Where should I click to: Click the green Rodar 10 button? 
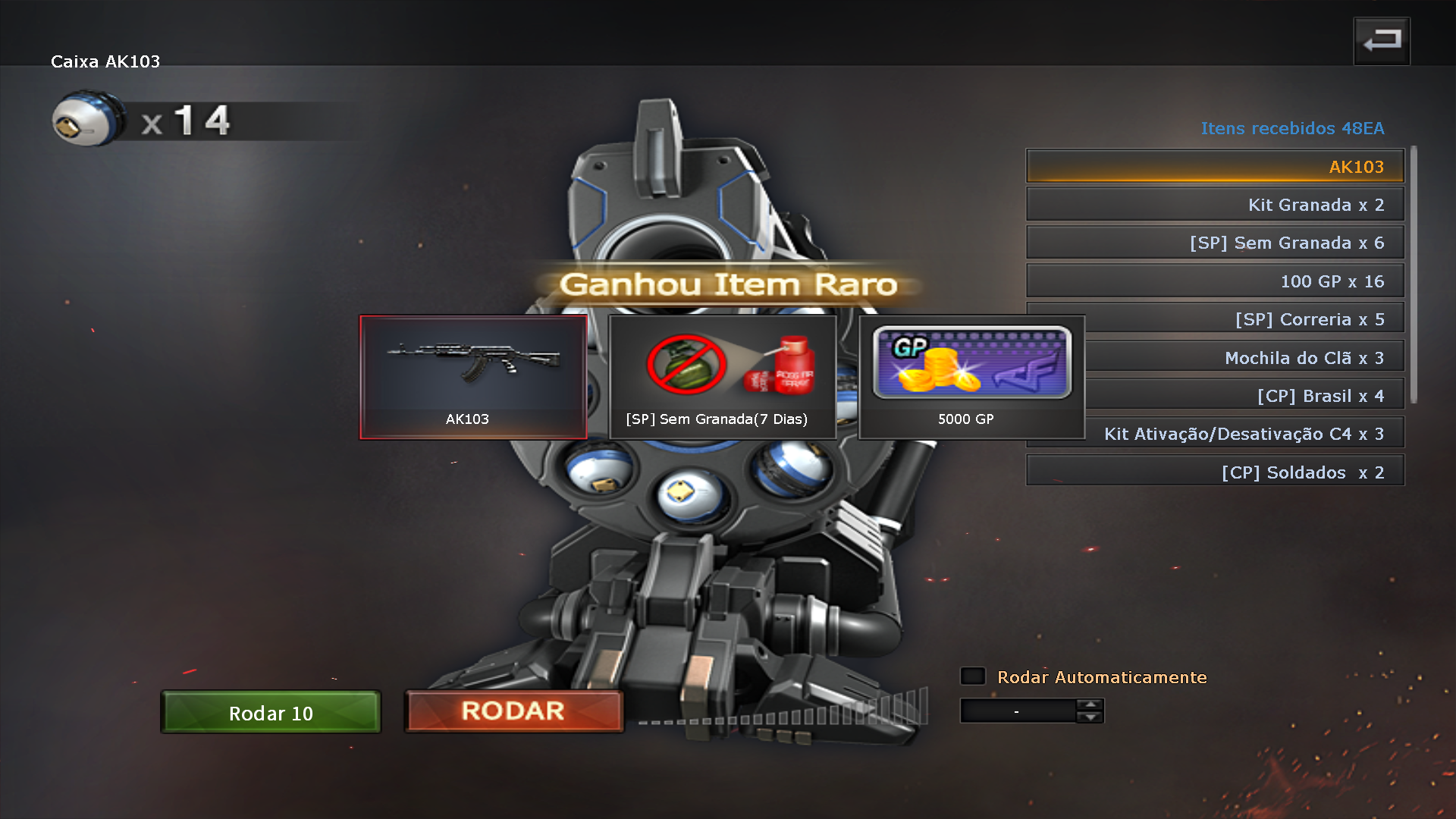click(x=271, y=712)
